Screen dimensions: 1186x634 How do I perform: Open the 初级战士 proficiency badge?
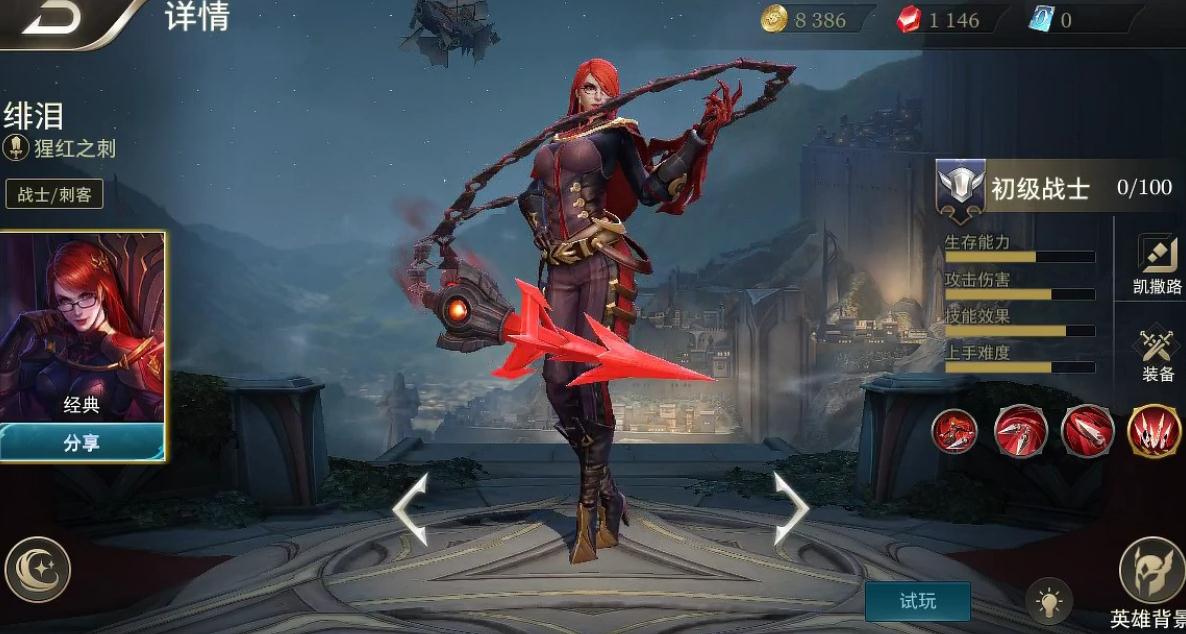(x=961, y=188)
